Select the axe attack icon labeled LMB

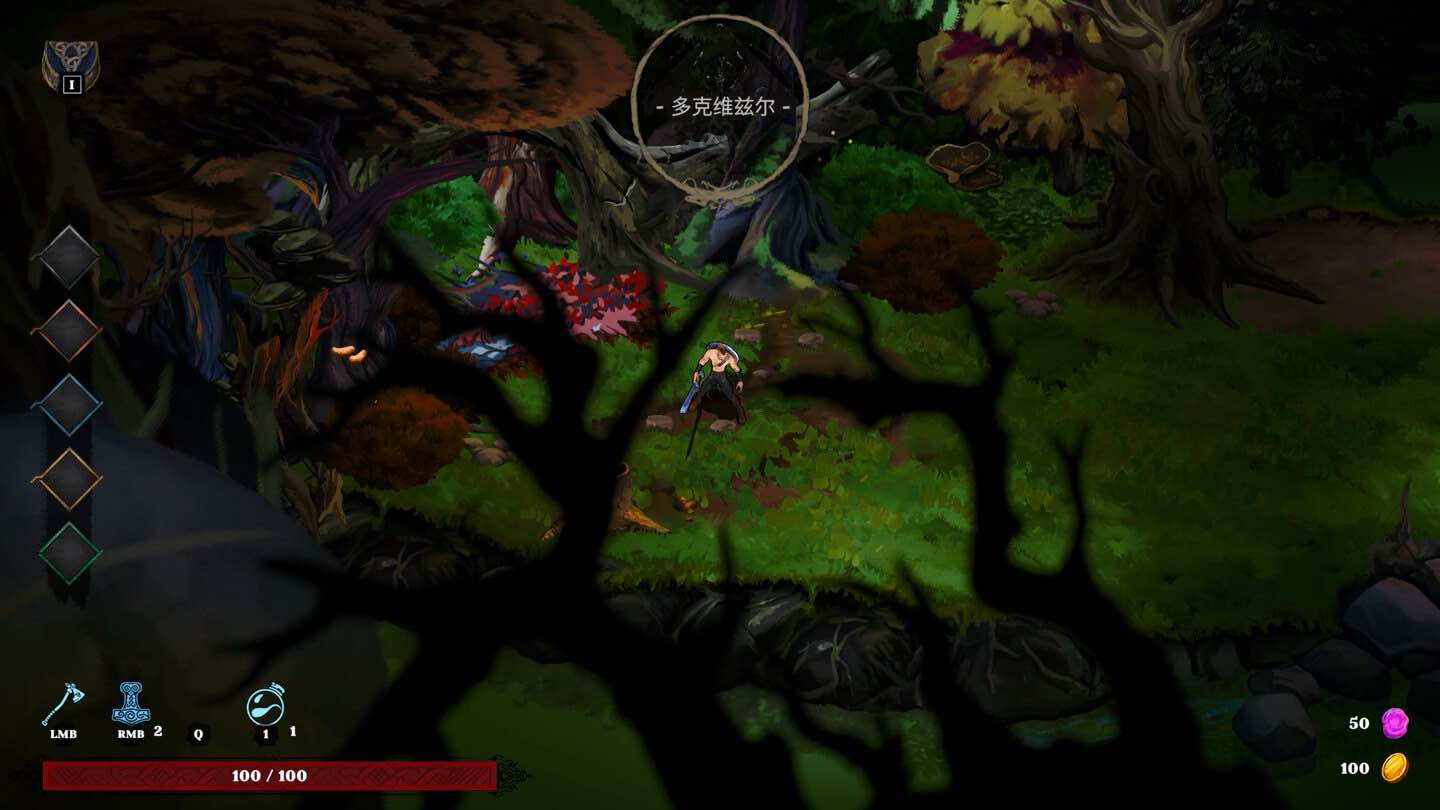pyautogui.click(x=62, y=705)
